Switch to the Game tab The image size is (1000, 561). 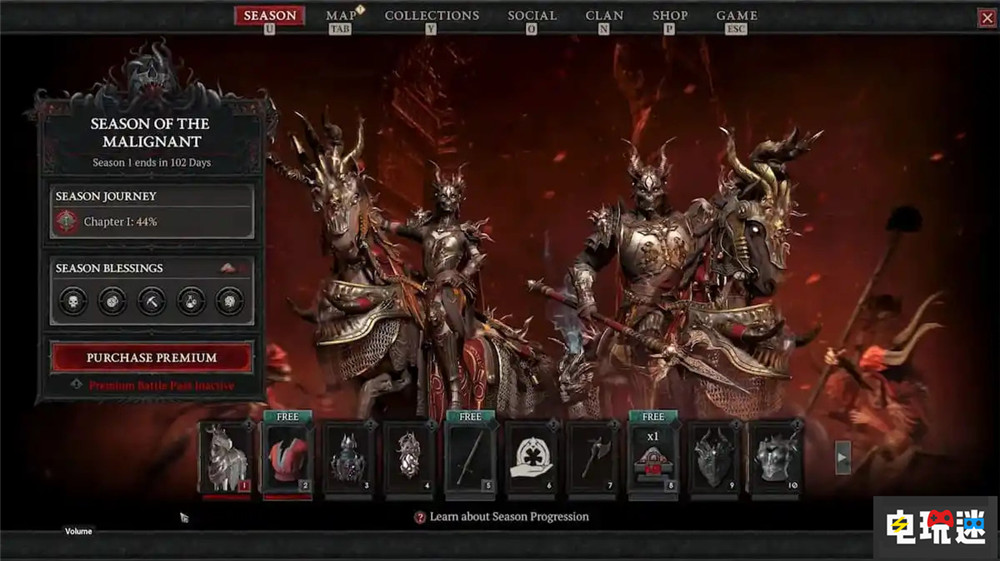[x=737, y=16]
